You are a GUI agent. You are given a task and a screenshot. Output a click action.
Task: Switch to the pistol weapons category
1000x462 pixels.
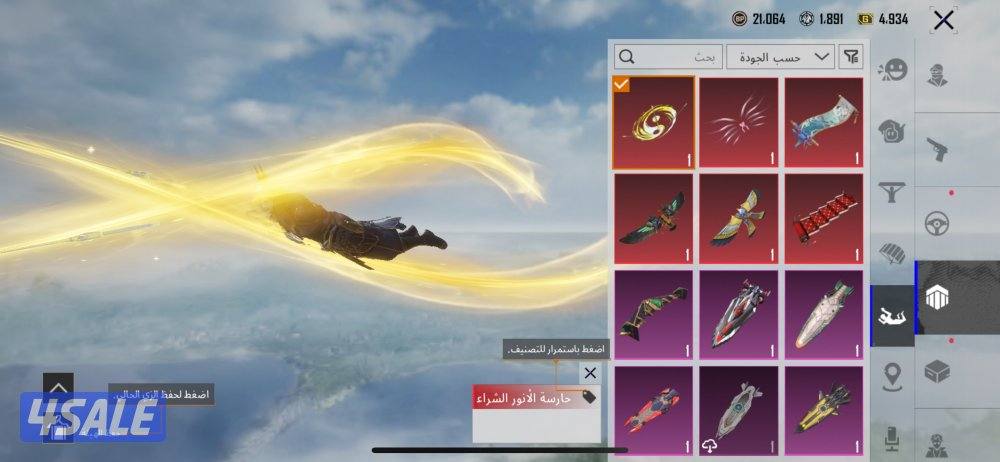[938, 149]
